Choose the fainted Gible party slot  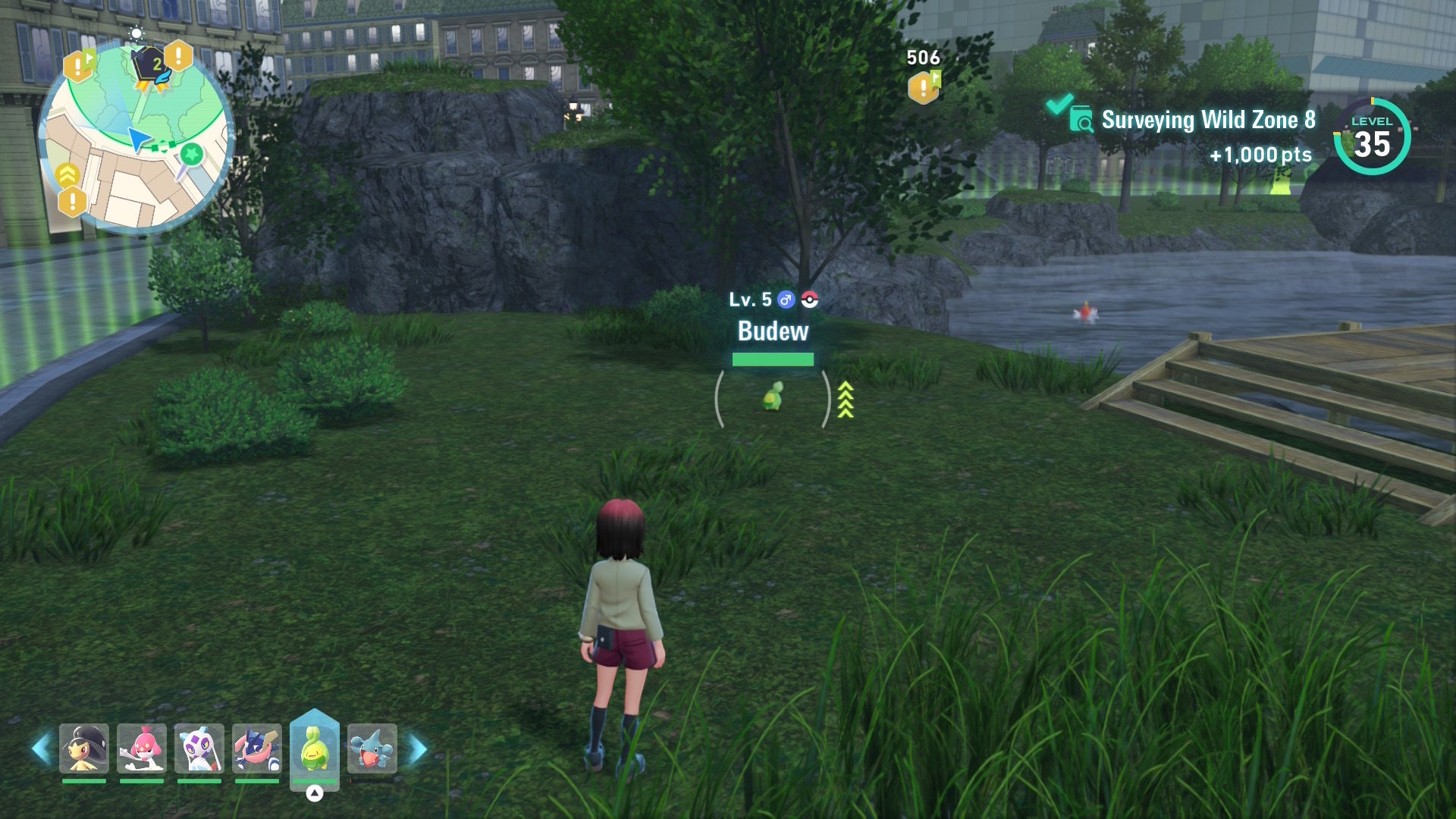[372, 748]
